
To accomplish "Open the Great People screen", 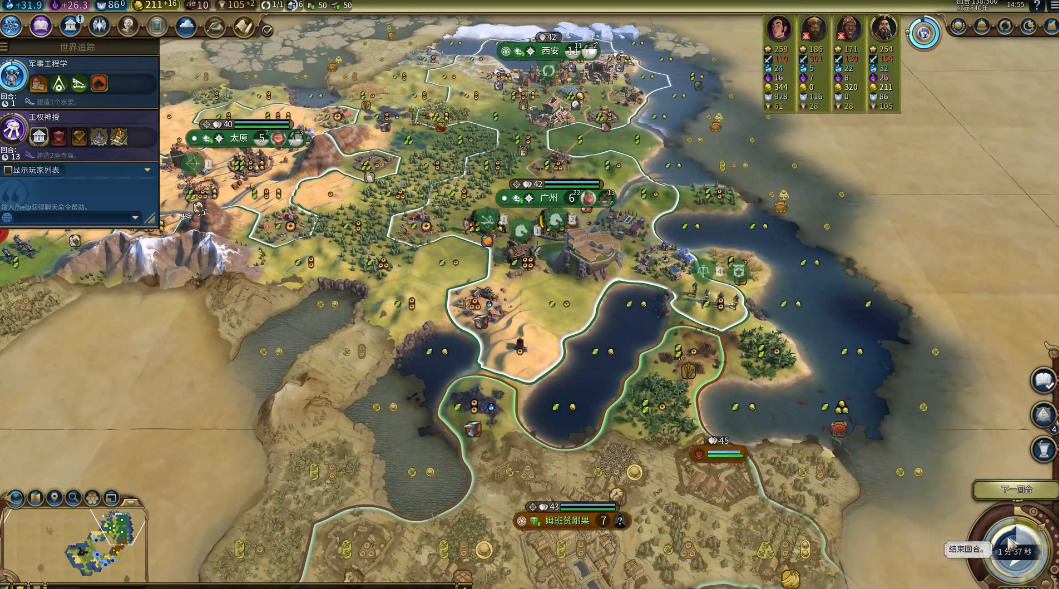I will point(128,26).
